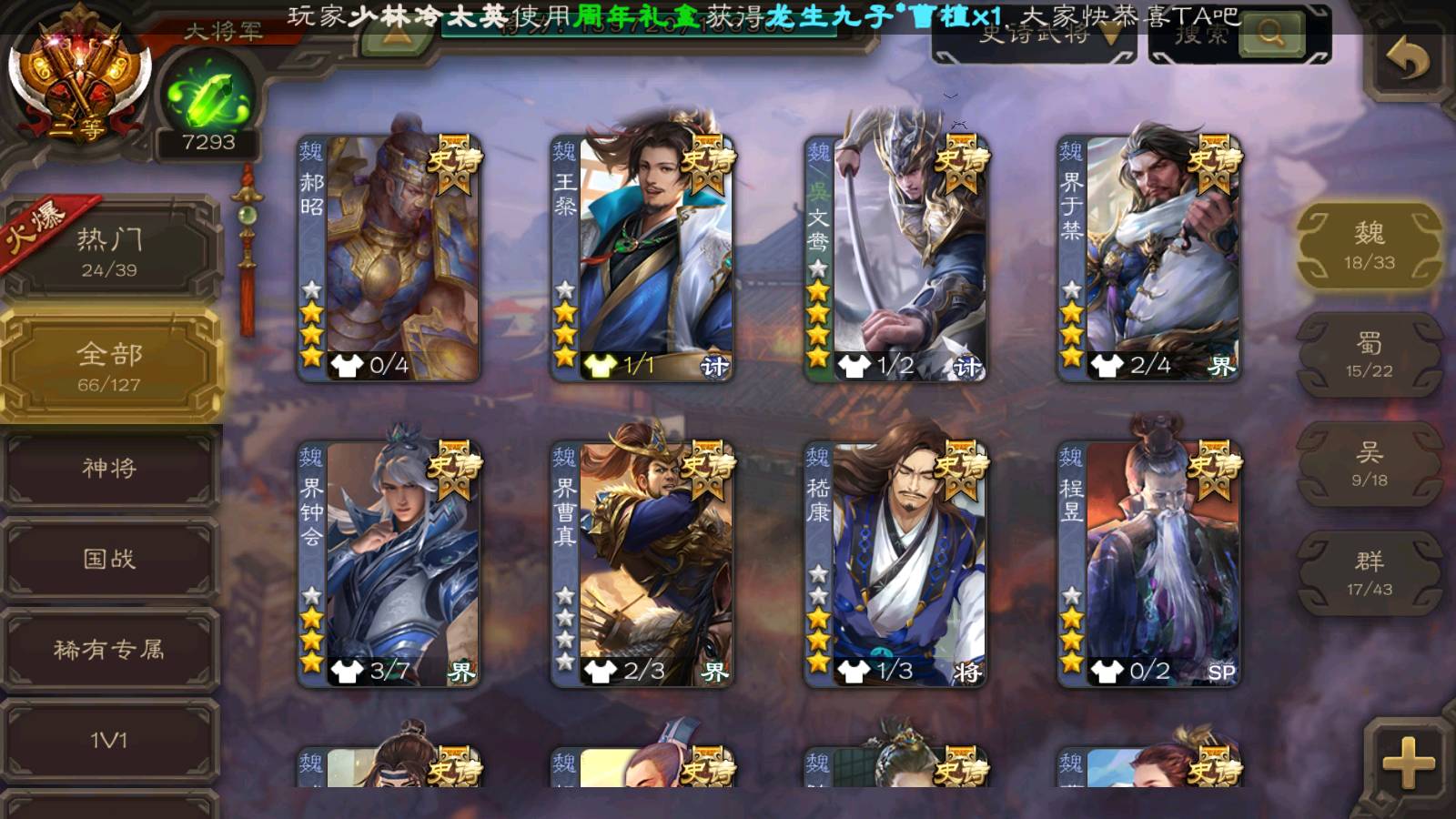Select the 热门 category tab
Viewport: 1456px width, 819px height.
[x=109, y=250]
